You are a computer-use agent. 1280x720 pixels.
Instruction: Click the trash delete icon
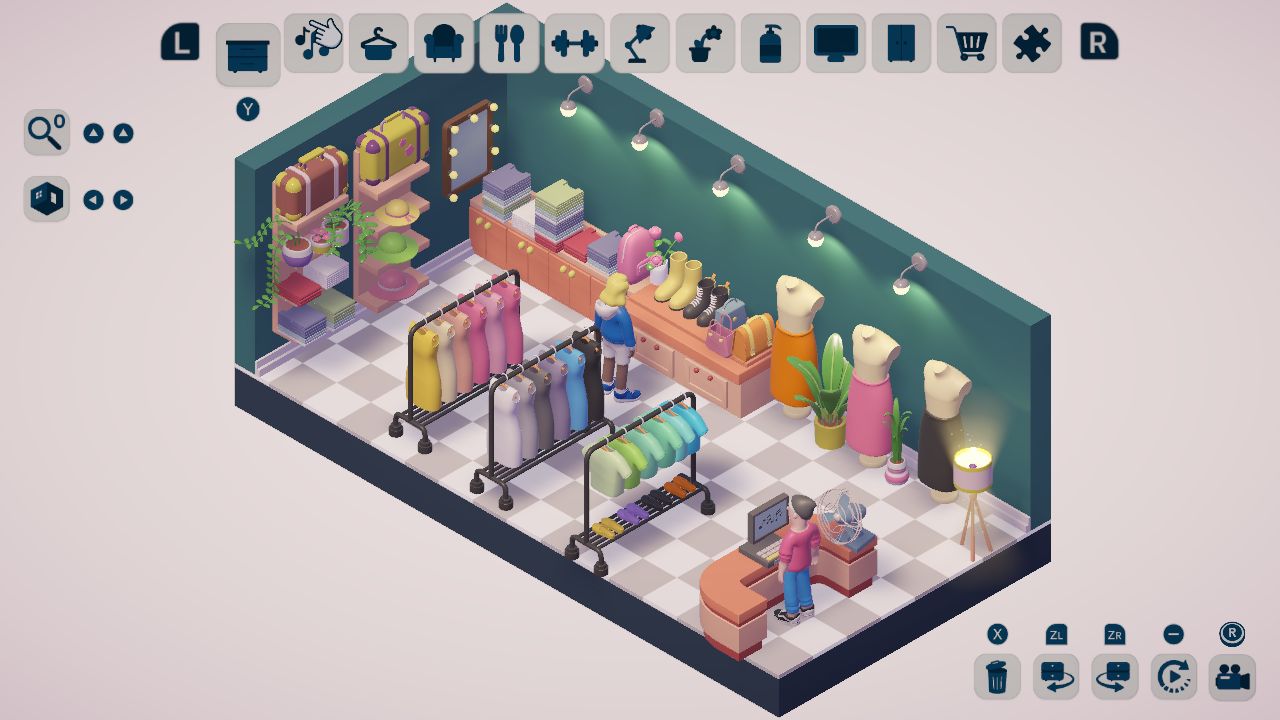pyautogui.click(x=995, y=677)
